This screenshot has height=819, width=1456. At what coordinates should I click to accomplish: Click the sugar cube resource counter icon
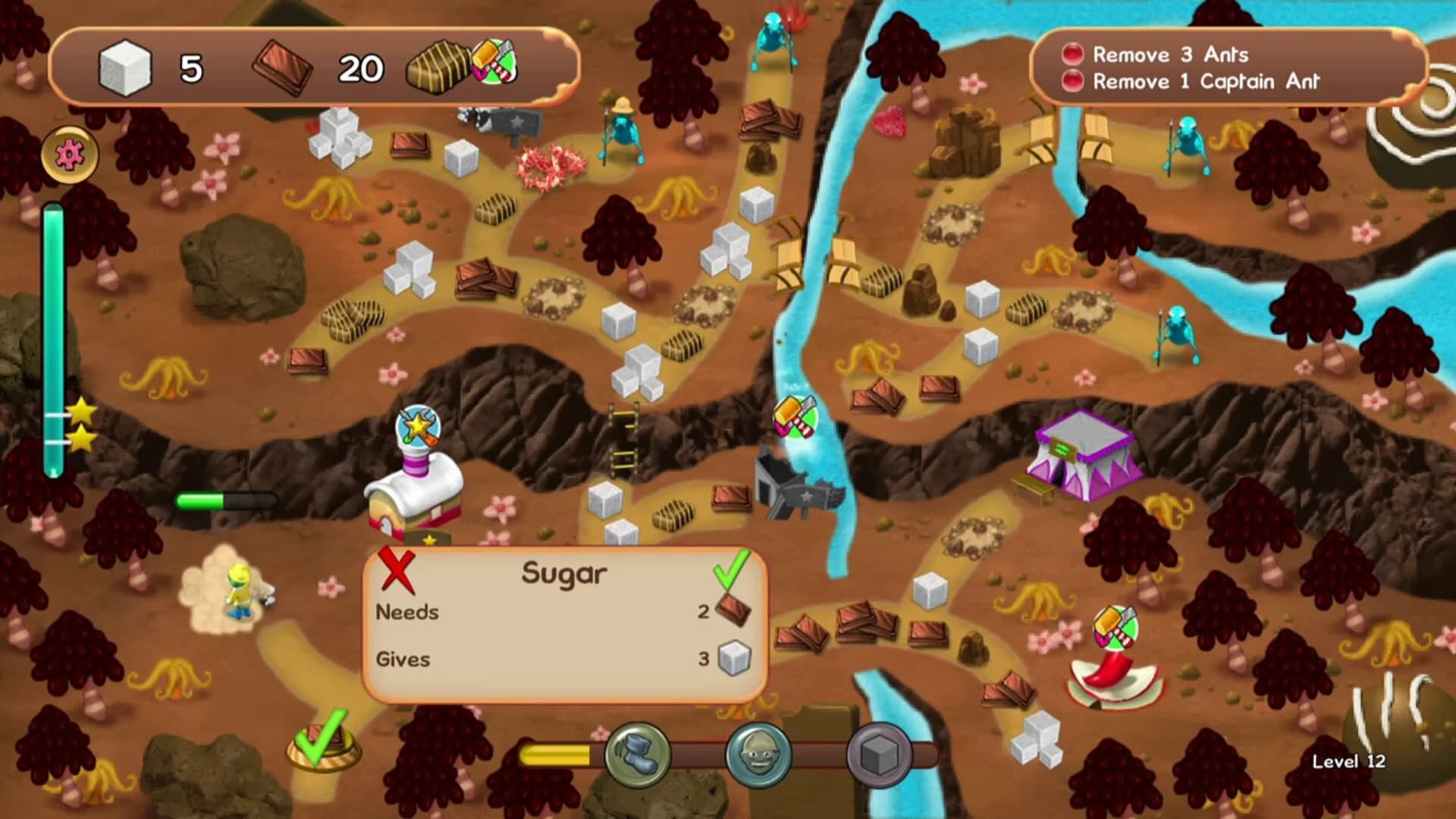coord(126,70)
